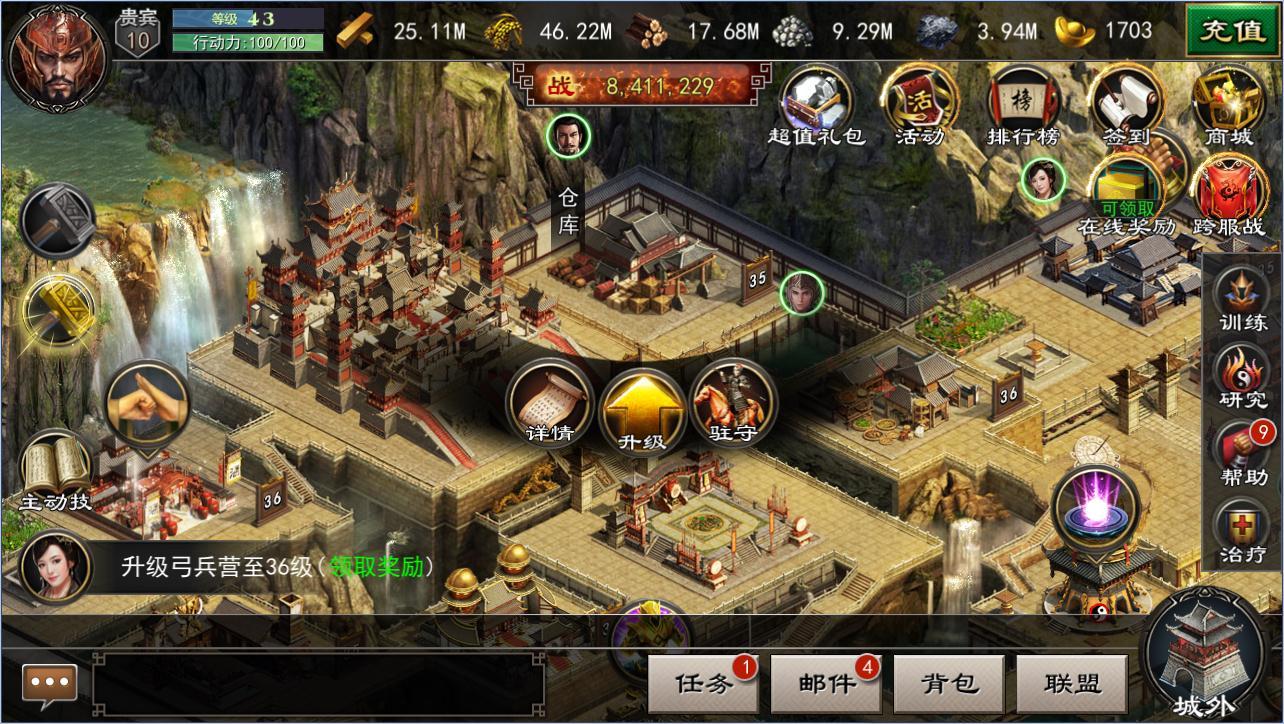The height and width of the screenshot is (724, 1284).
Task: View the 排行榜 leaderboard
Action: click(1022, 102)
